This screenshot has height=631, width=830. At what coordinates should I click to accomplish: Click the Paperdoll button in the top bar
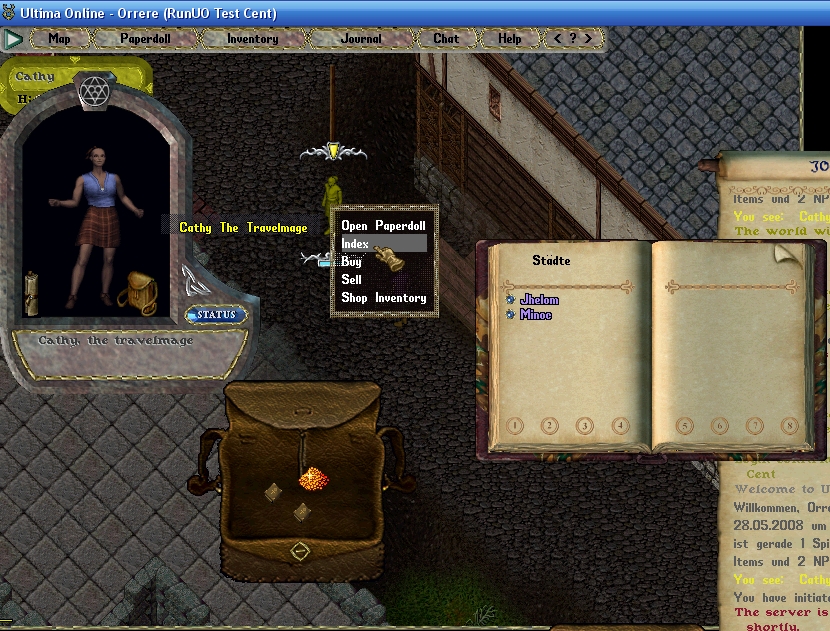[x=146, y=39]
